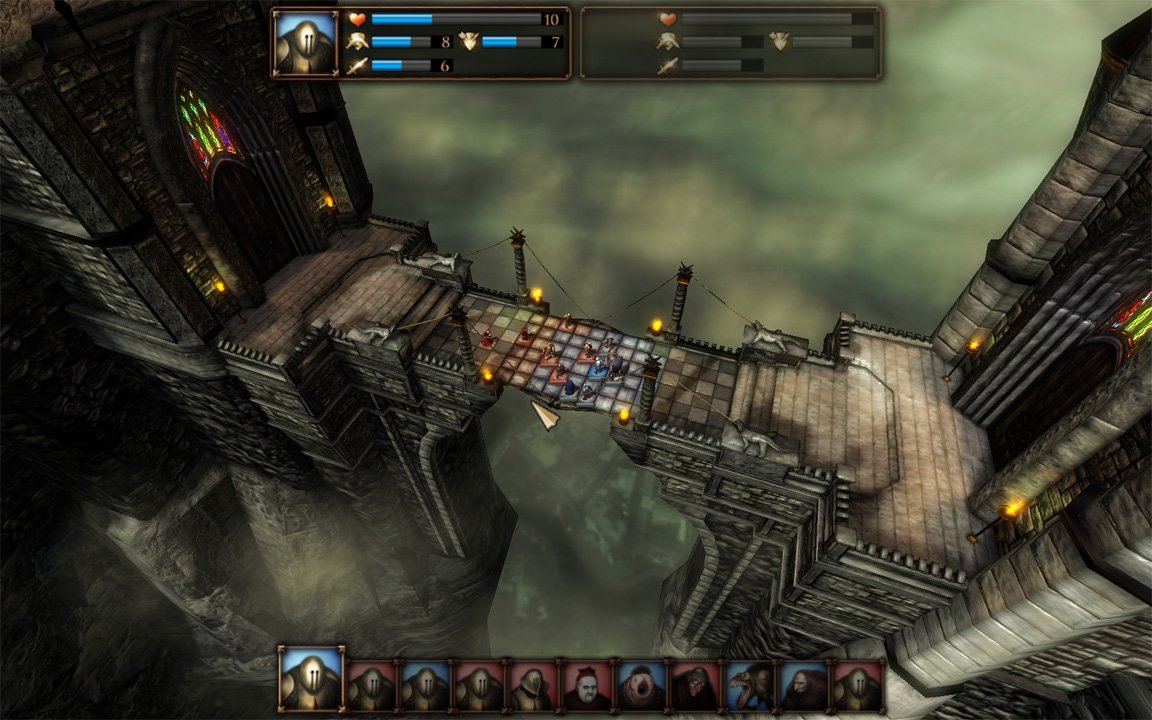The image size is (1152, 720).
Task: Click the golem portrait in the stats panel
Action: (305, 43)
